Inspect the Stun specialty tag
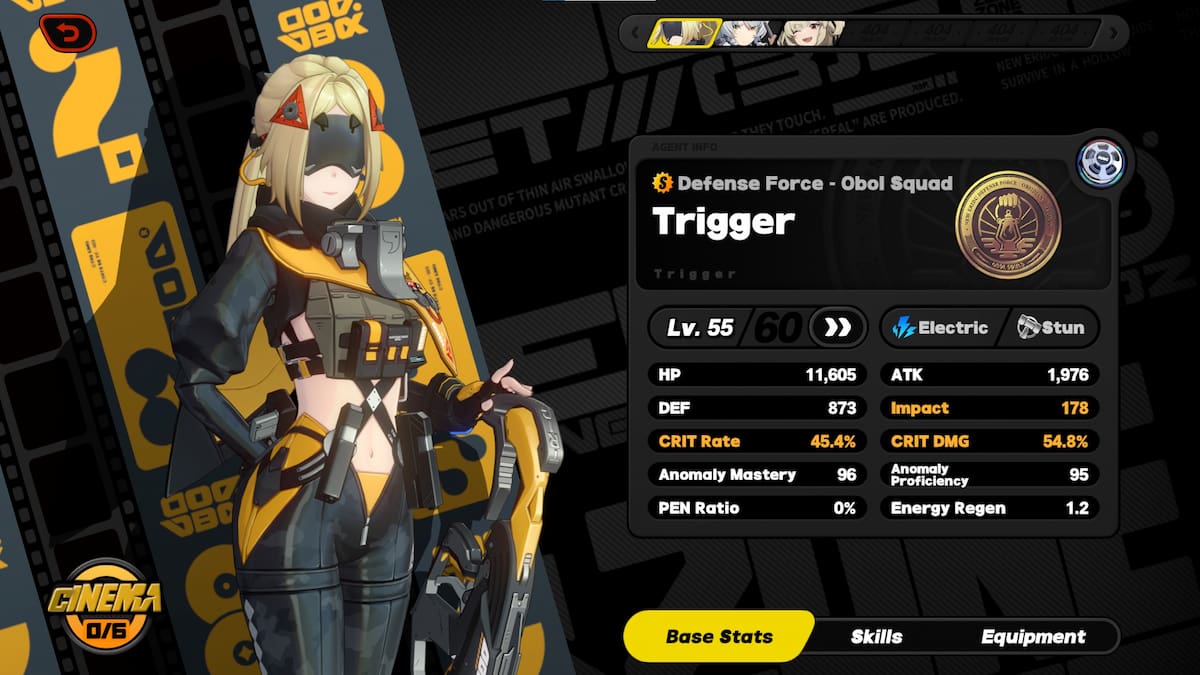This screenshot has height=675, width=1200. coord(1050,327)
